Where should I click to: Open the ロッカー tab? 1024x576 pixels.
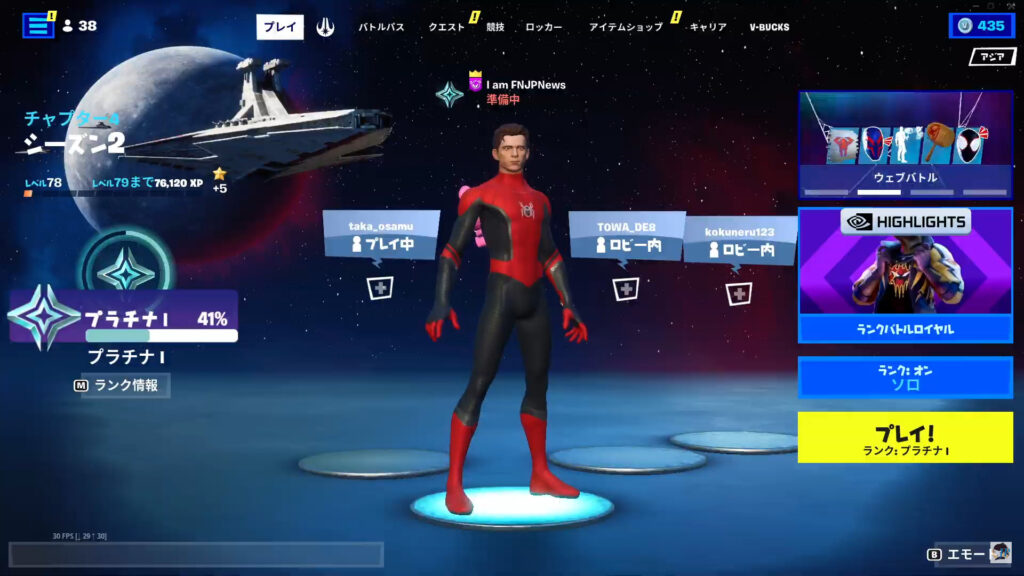543,27
